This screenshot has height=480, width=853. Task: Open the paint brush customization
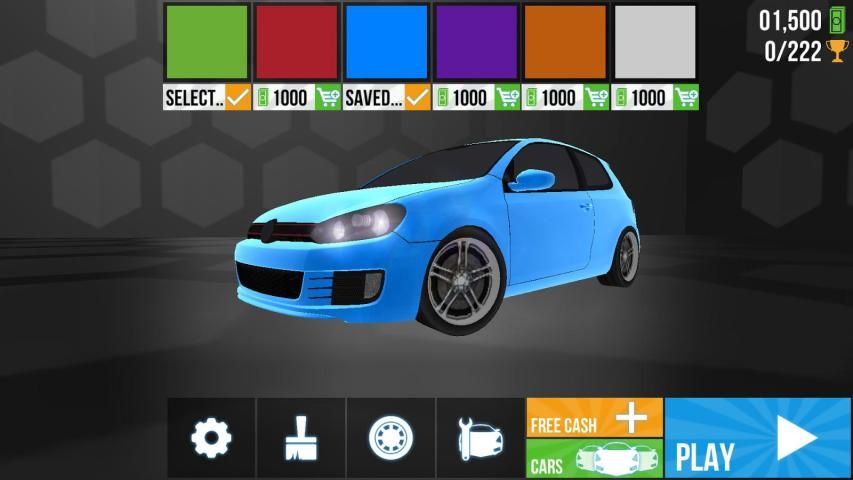(301, 438)
